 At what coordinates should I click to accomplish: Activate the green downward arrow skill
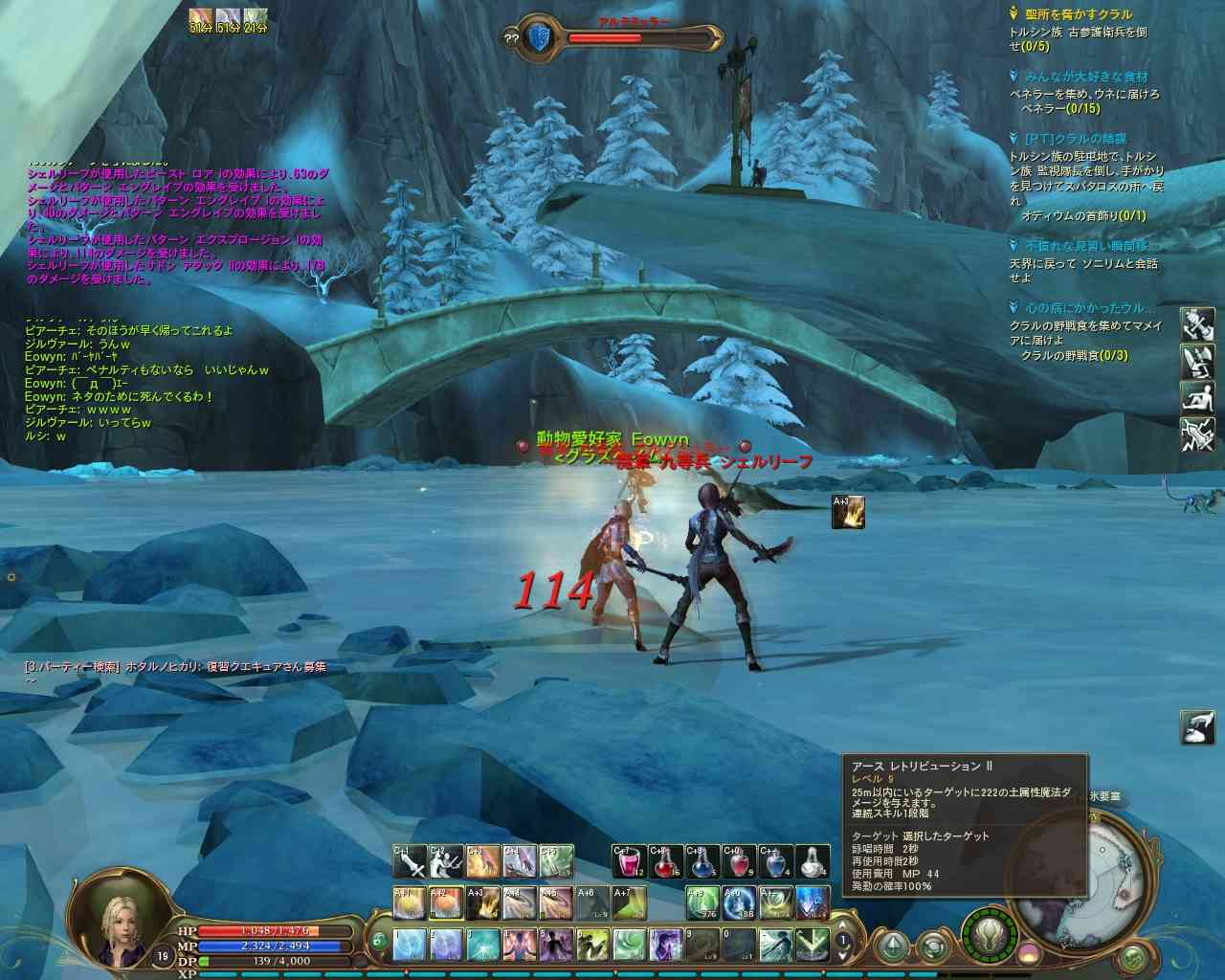[x=812, y=945]
